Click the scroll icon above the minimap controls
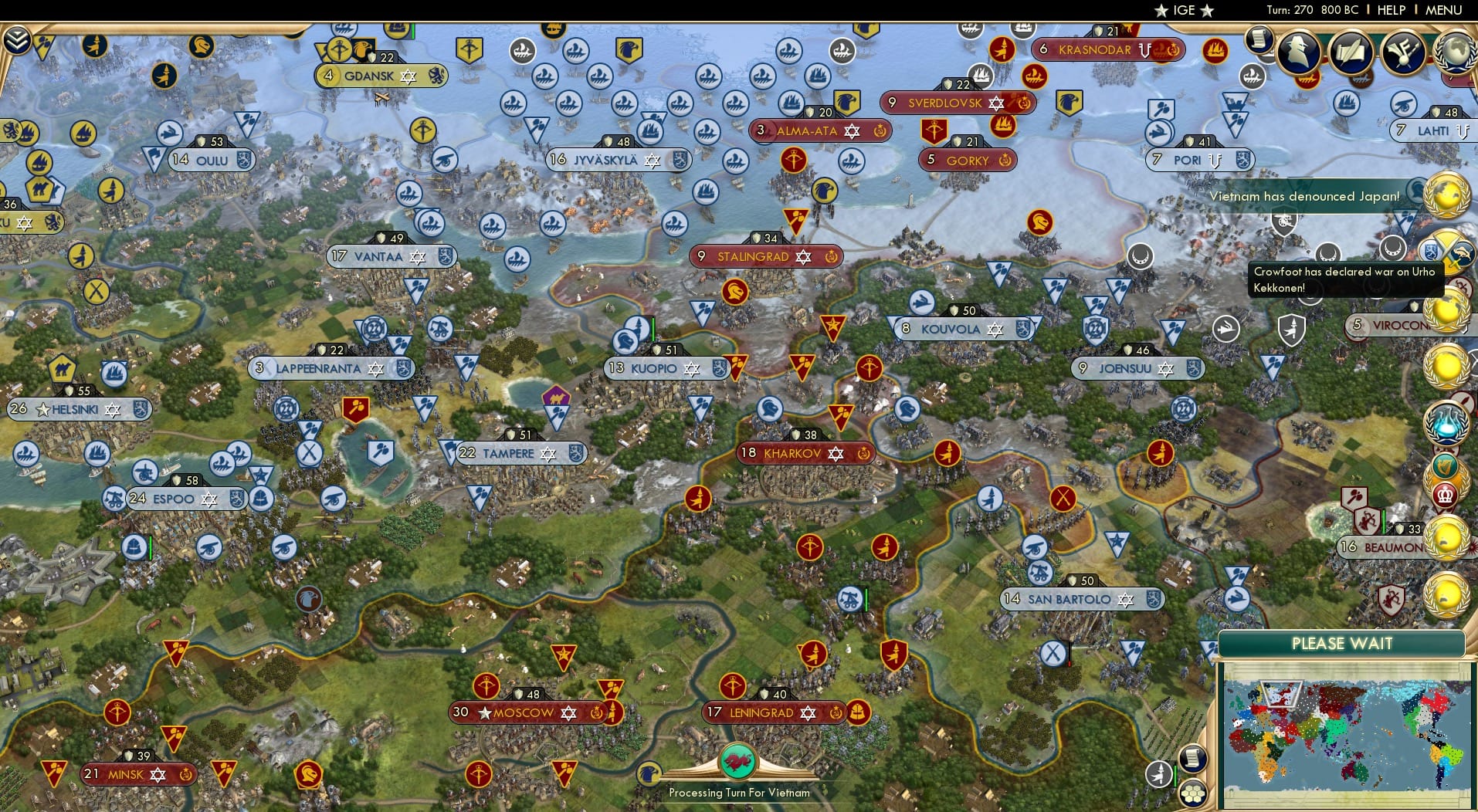 pyautogui.click(x=1193, y=758)
